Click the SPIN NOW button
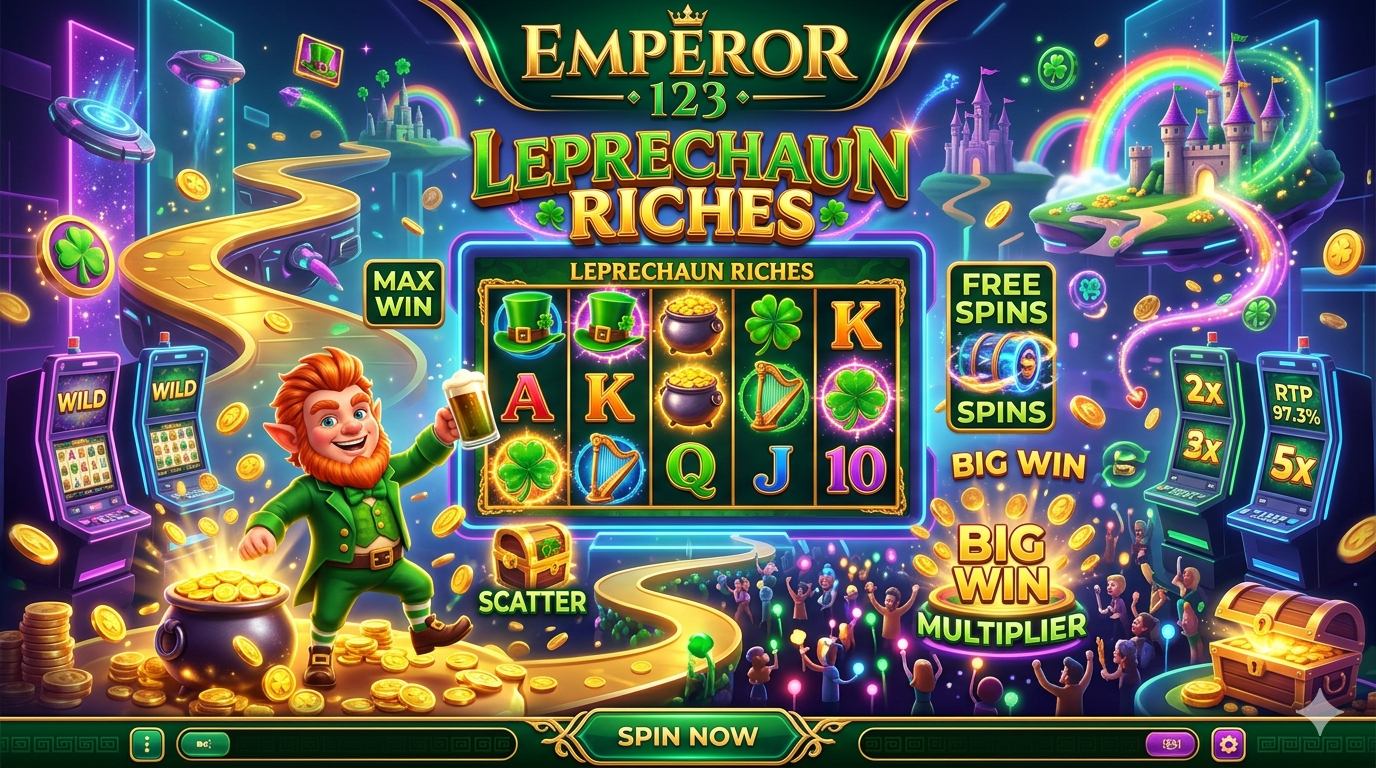Screen dimensions: 1376x768 pos(687,737)
